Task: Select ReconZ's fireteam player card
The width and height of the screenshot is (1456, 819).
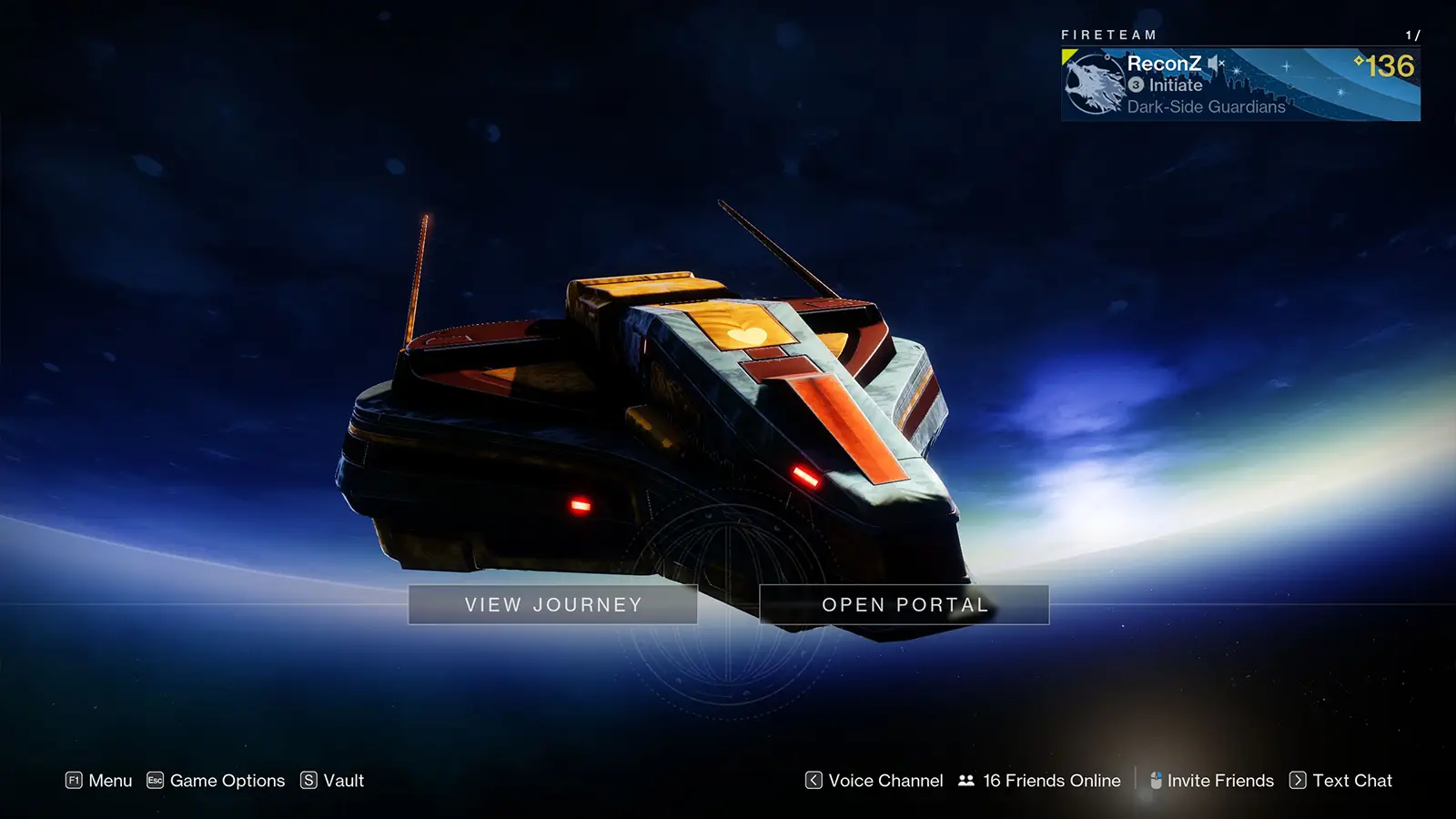Action: [x=1240, y=85]
